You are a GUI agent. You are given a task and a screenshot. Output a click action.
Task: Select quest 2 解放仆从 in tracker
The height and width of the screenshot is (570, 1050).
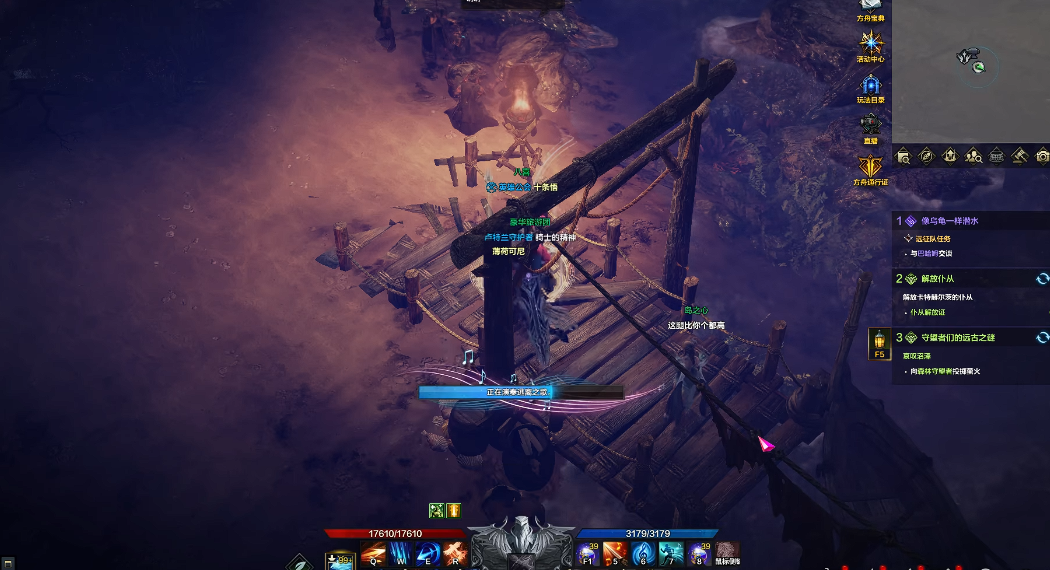(937, 279)
